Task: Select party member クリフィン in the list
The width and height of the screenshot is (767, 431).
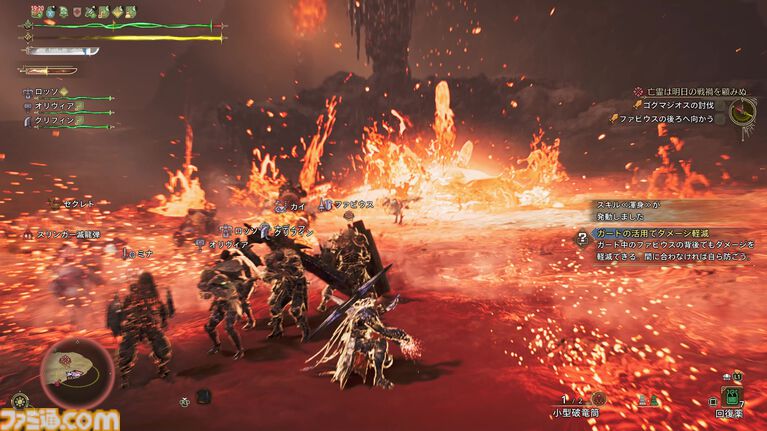Action: tap(52, 118)
